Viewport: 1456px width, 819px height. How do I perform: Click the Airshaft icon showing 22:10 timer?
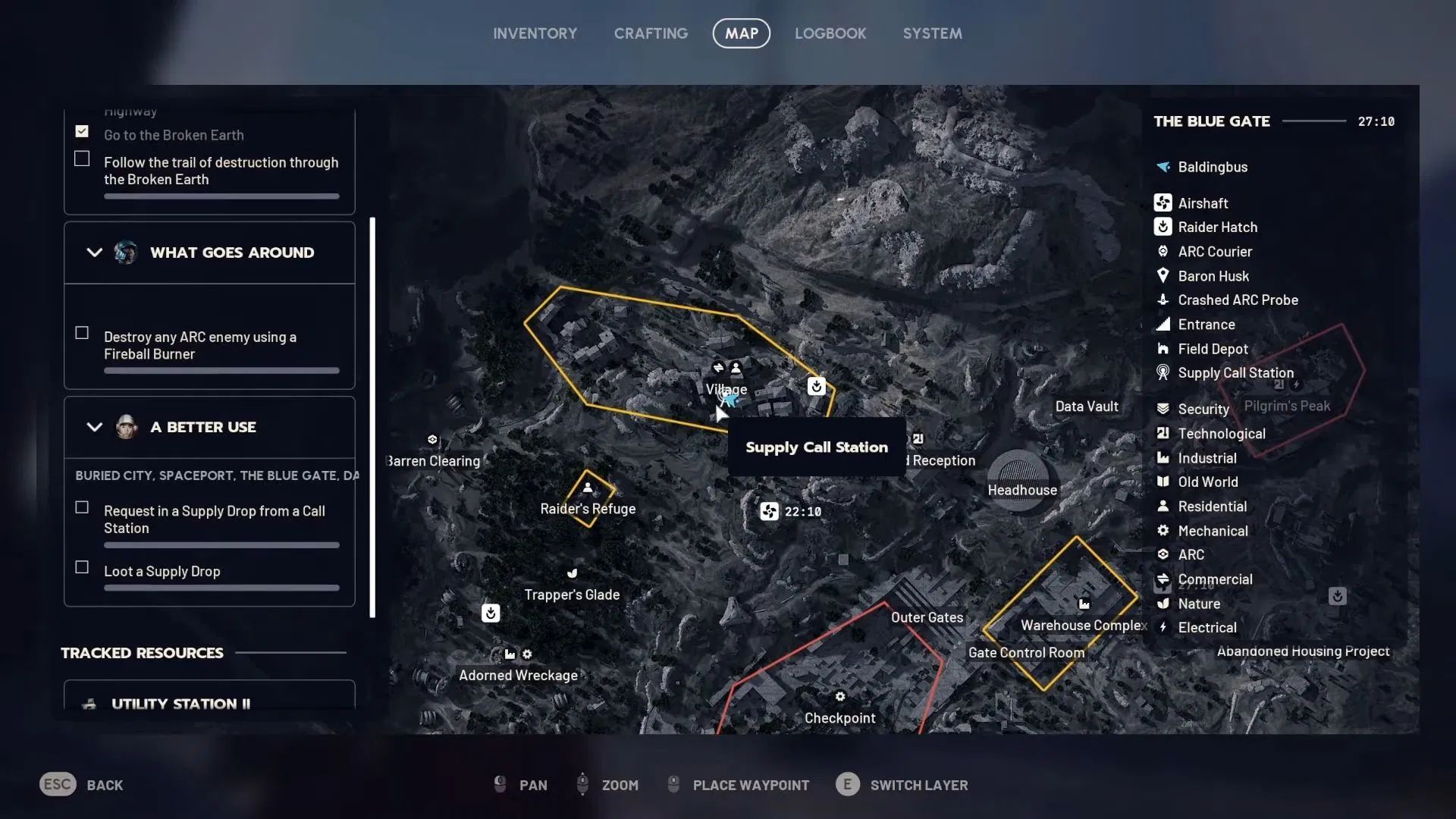point(767,511)
